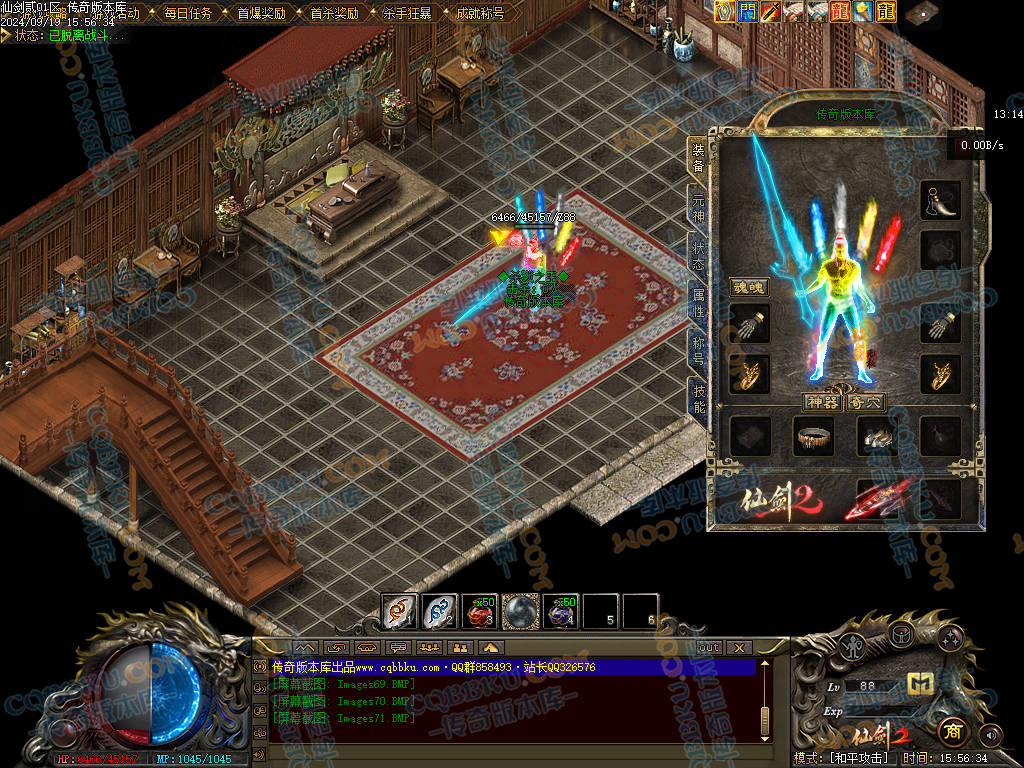
Task: Open the 成就称号 achievement title menu
Action: pyautogui.click(x=480, y=14)
